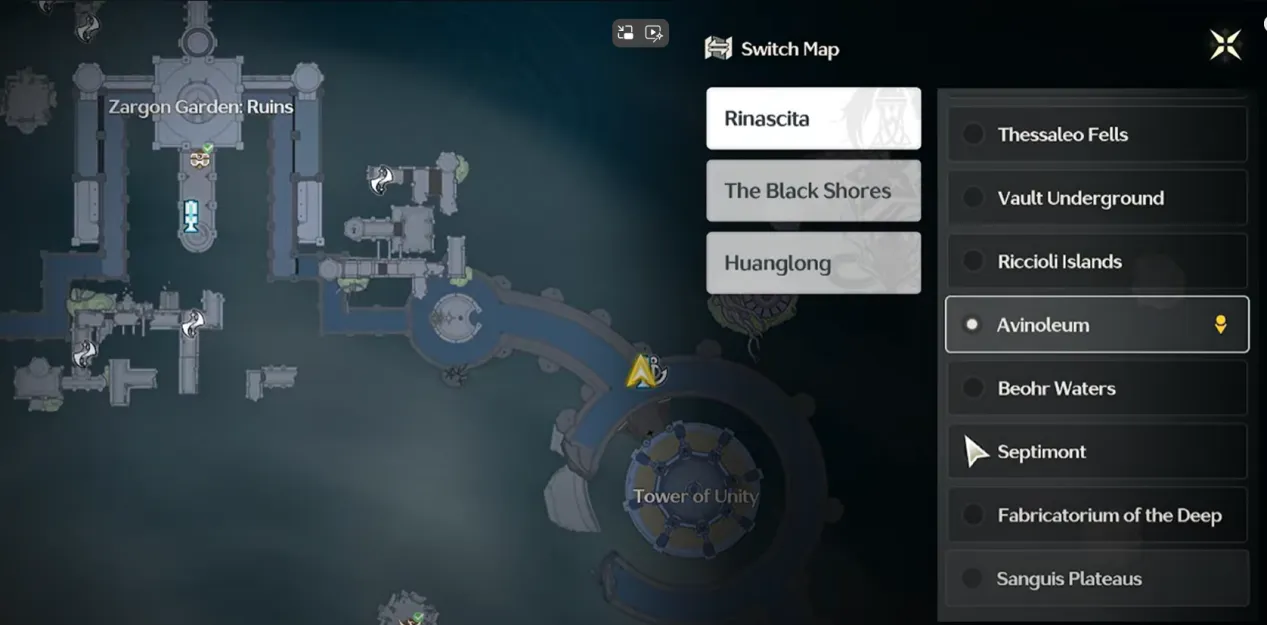Select the Rinascita region tab
This screenshot has height=625, width=1267.
pos(813,118)
